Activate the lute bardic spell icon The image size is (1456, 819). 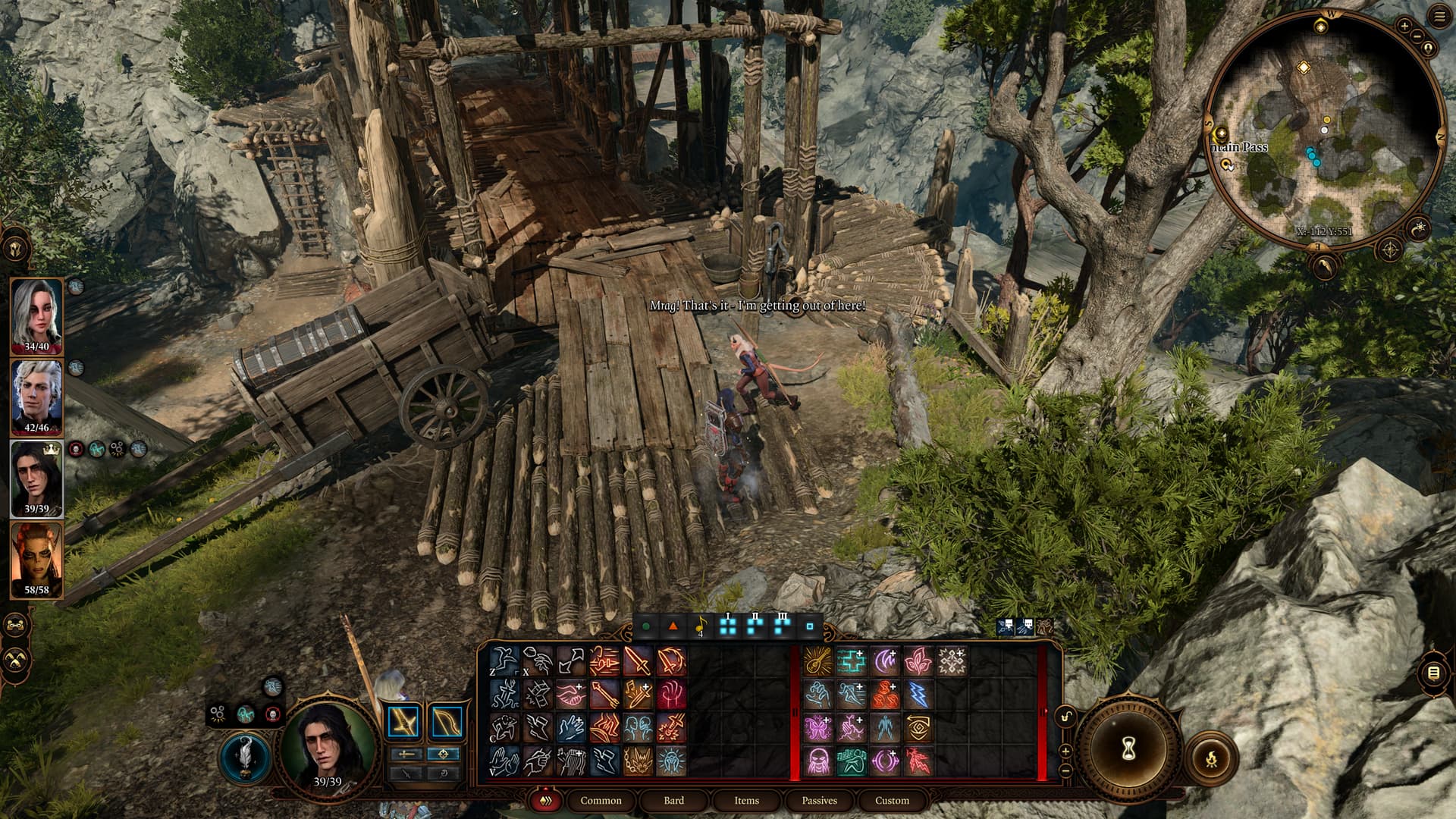tap(818, 661)
